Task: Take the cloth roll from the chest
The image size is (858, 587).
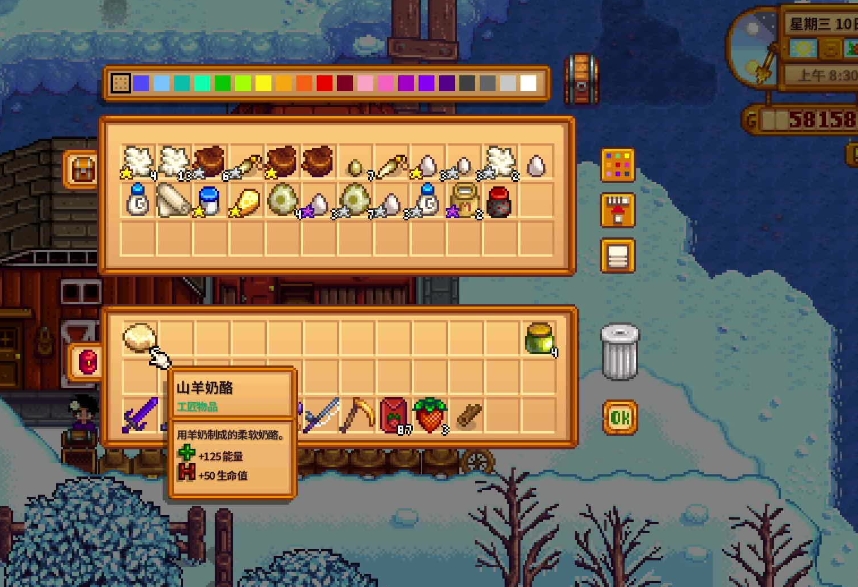Action: [x=171, y=200]
